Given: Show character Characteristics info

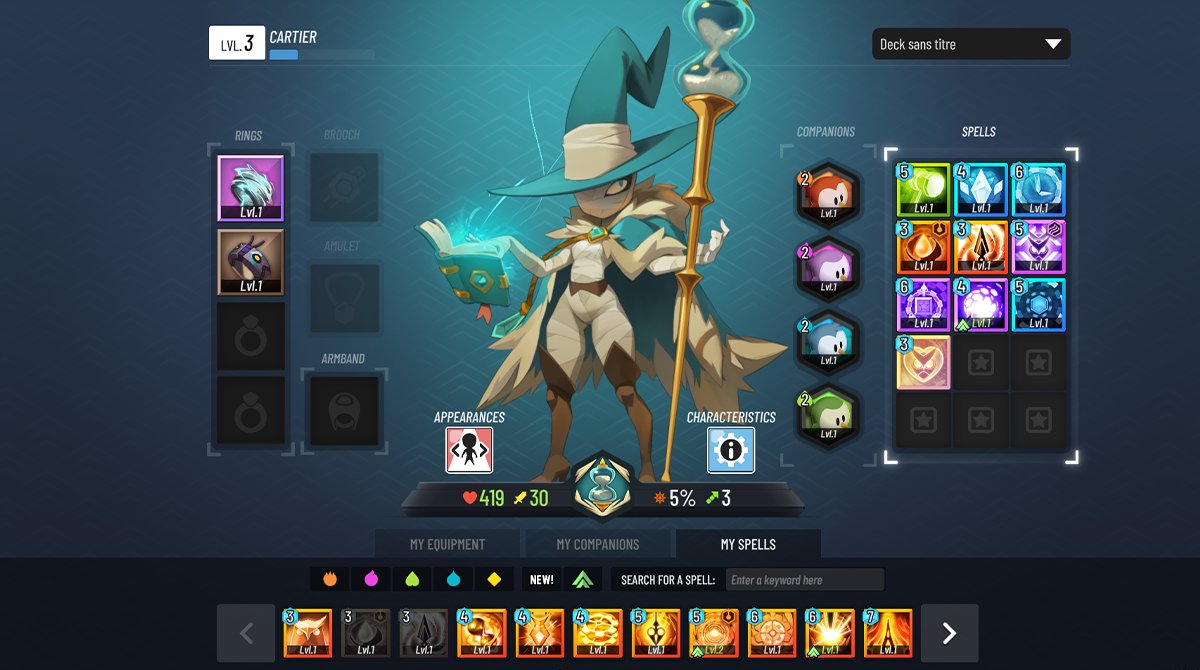Looking at the screenshot, I should click(x=731, y=450).
